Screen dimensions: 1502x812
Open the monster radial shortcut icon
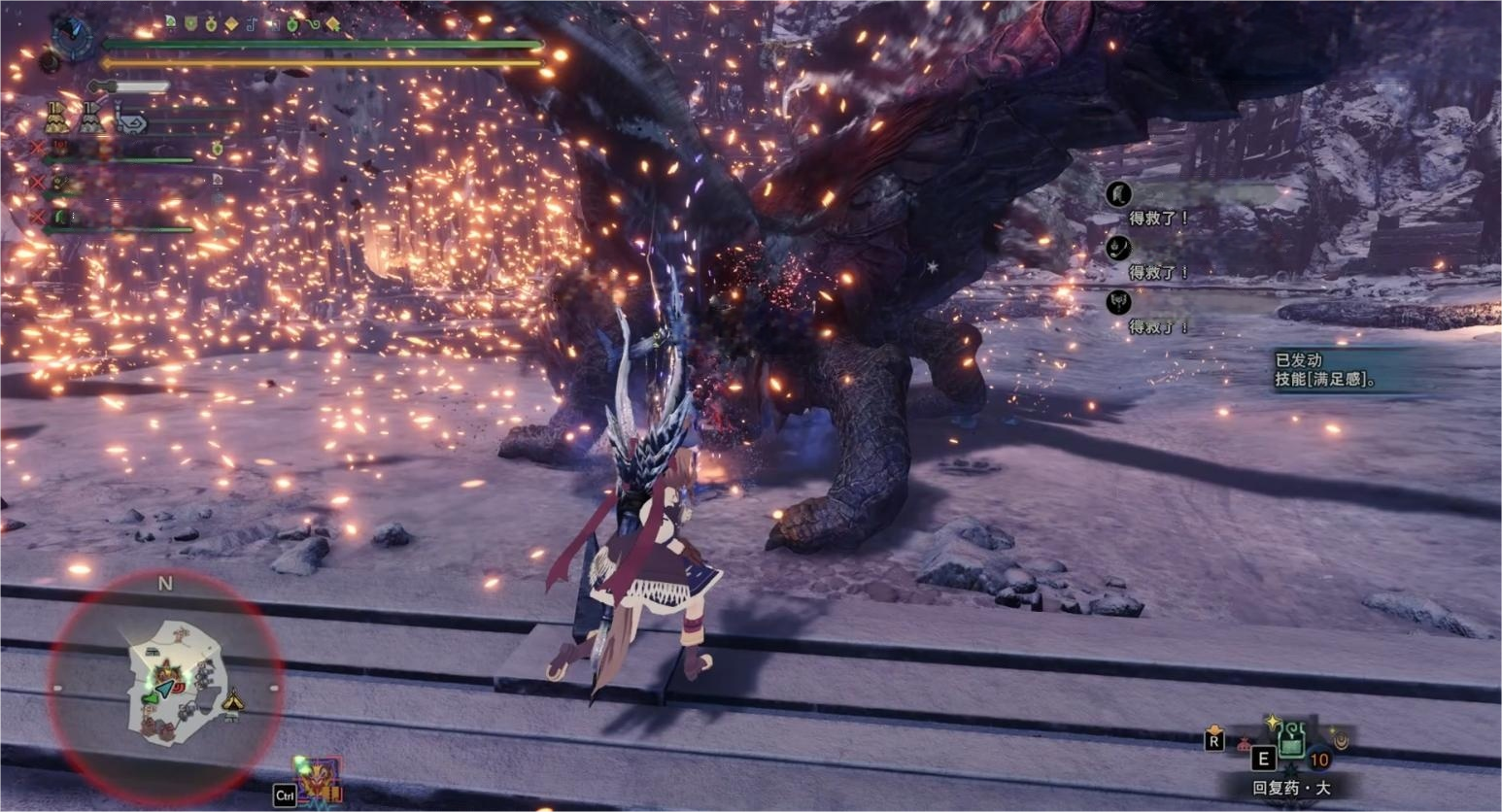pos(318,777)
